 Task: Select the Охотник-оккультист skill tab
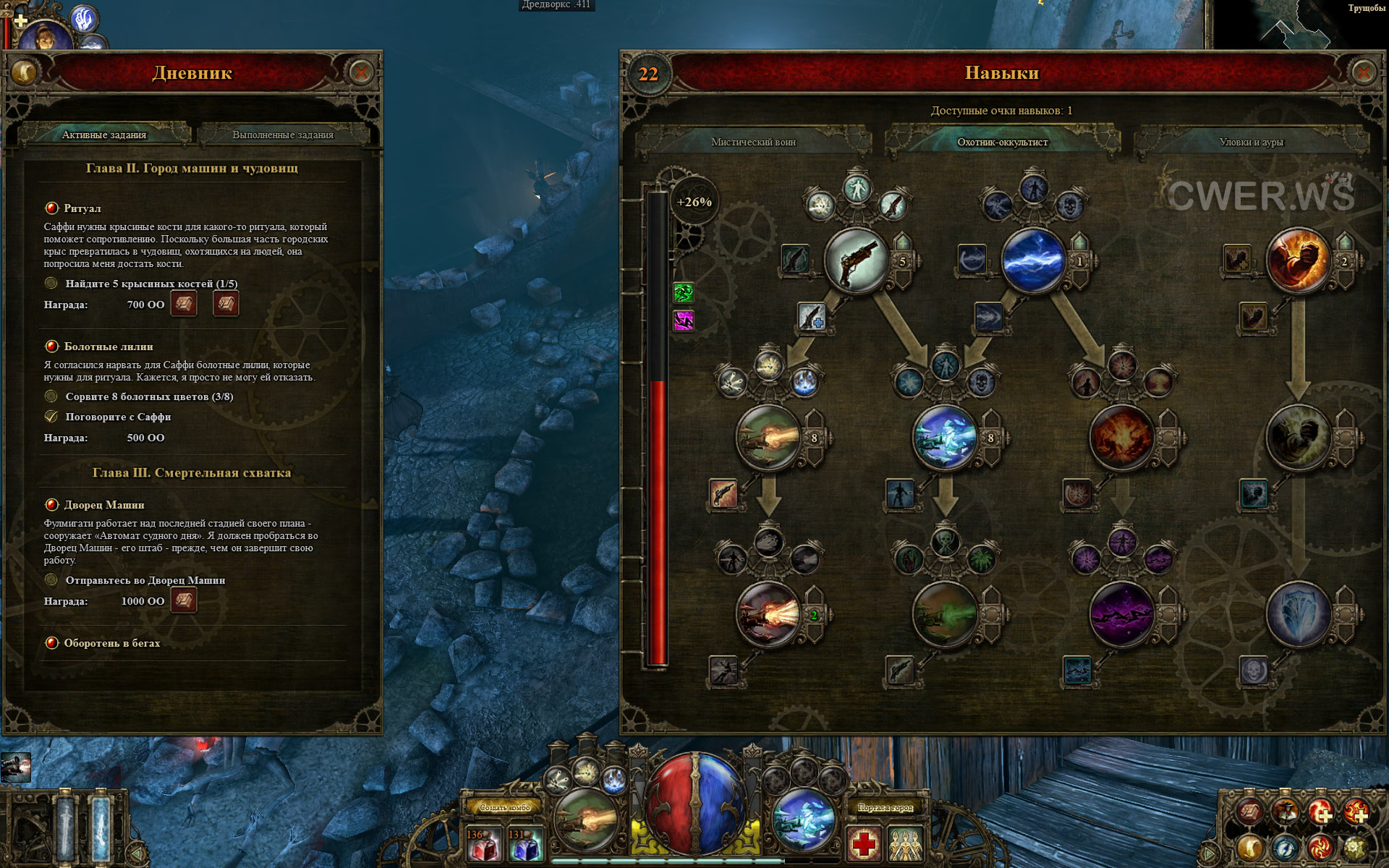[1002, 142]
